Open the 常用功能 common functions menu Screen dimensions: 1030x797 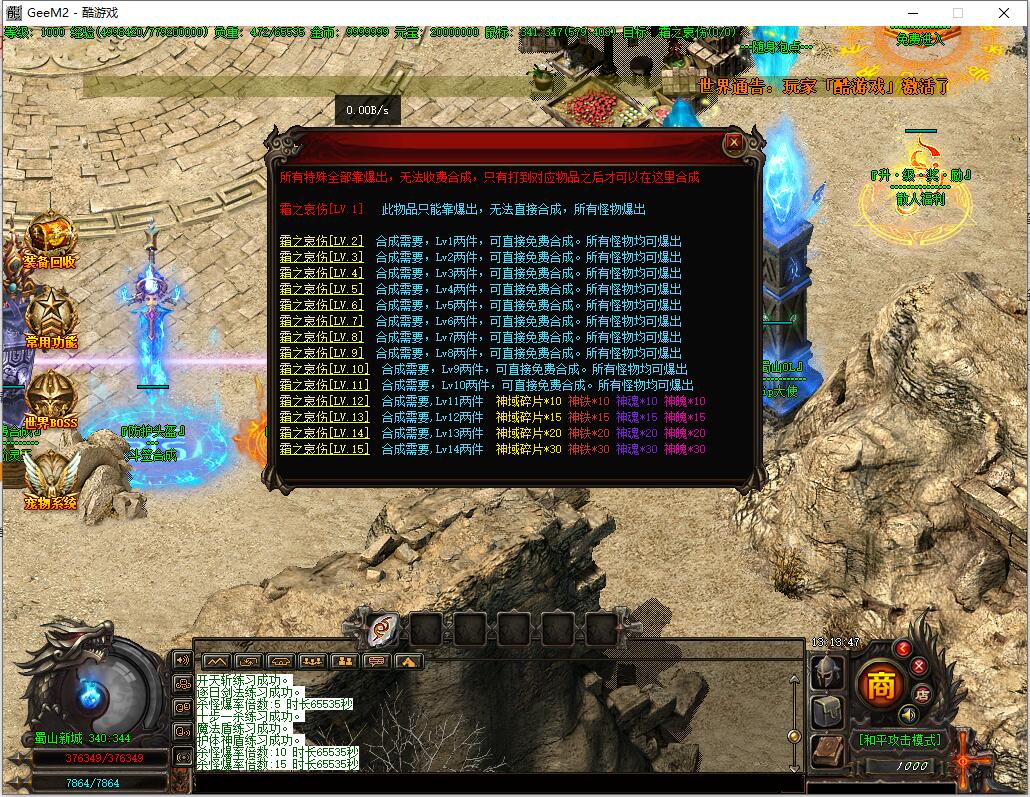tap(50, 318)
